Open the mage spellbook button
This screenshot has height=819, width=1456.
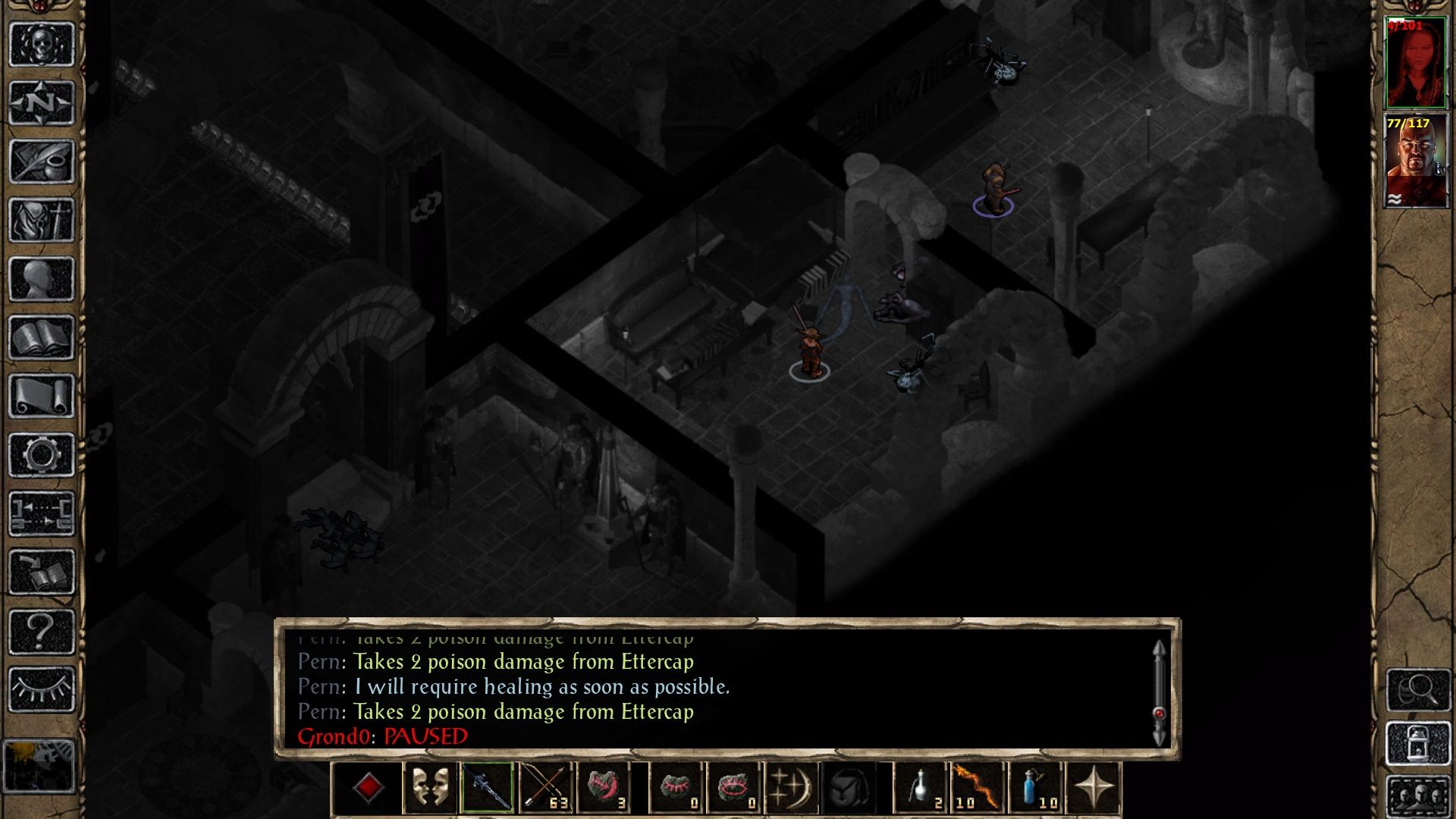(42, 337)
